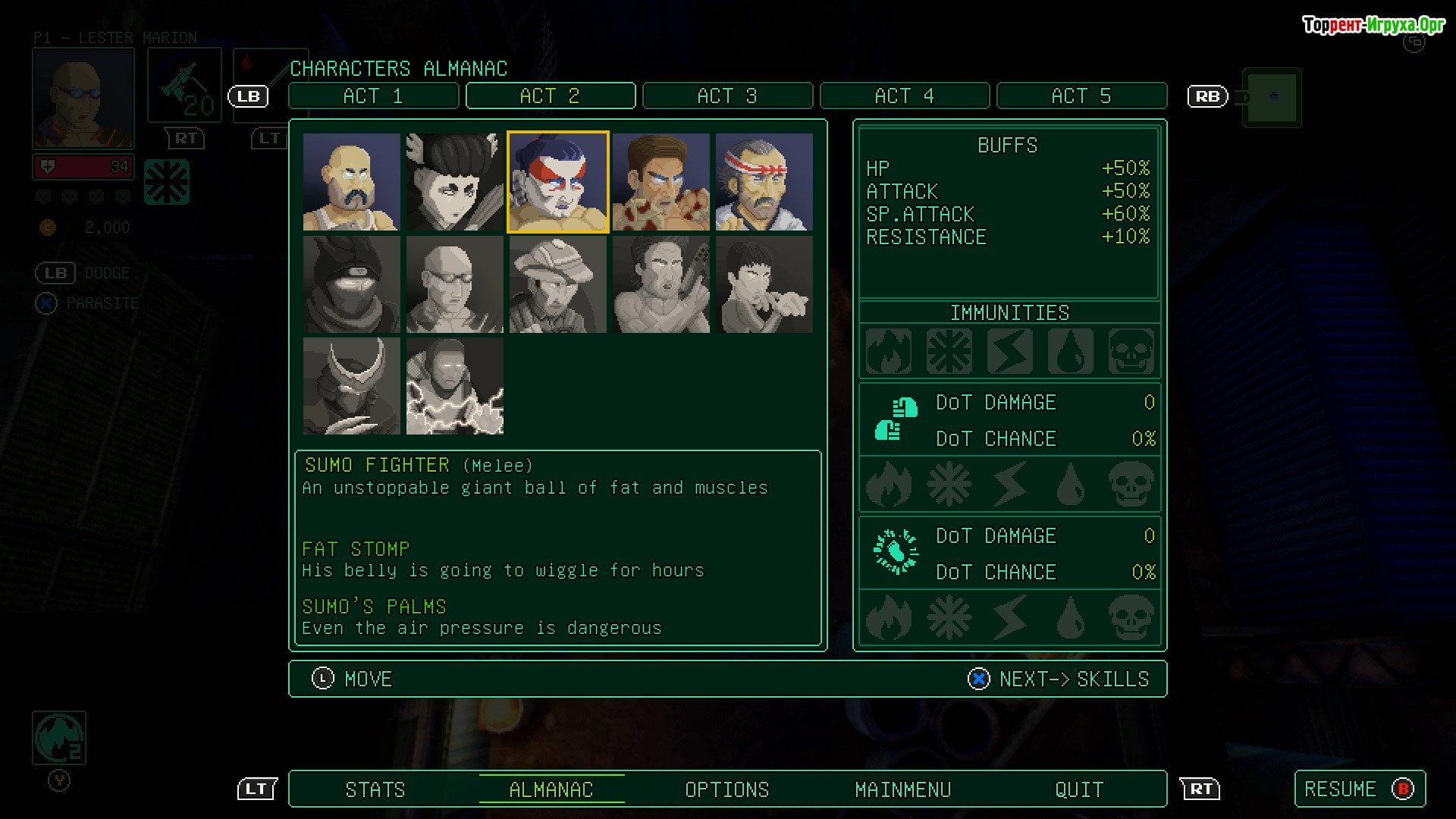Choose the locked capped soldier portrait
Image resolution: width=1456 pixels, height=819 pixels.
pyautogui.click(x=557, y=284)
